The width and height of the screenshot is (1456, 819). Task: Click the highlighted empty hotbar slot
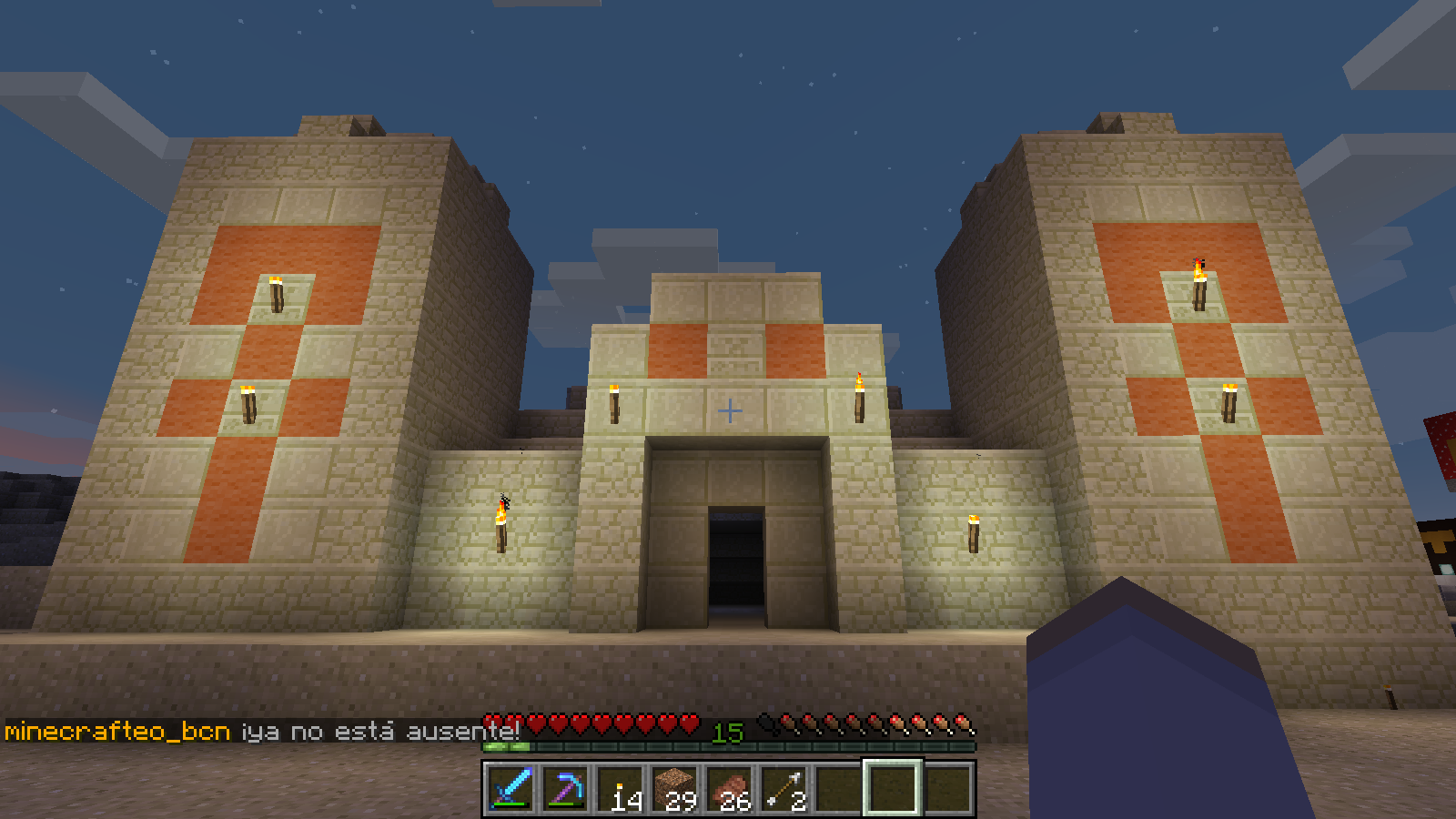click(893, 788)
